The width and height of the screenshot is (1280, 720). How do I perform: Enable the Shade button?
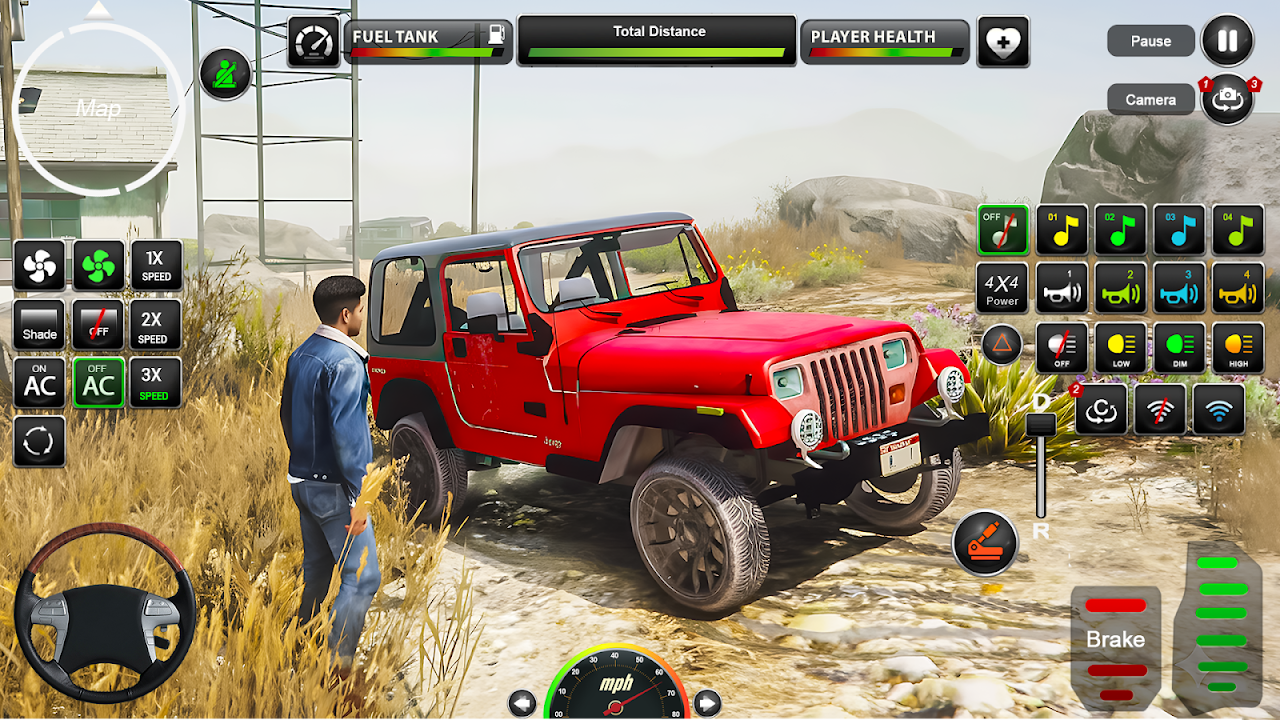click(x=39, y=324)
